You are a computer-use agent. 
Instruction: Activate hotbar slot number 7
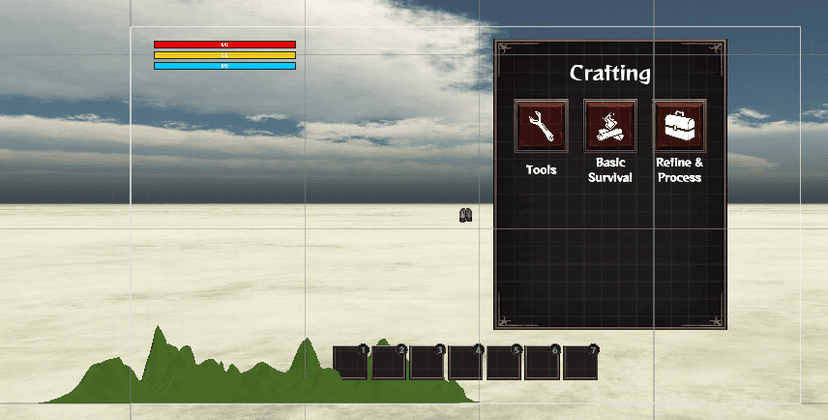[581, 362]
